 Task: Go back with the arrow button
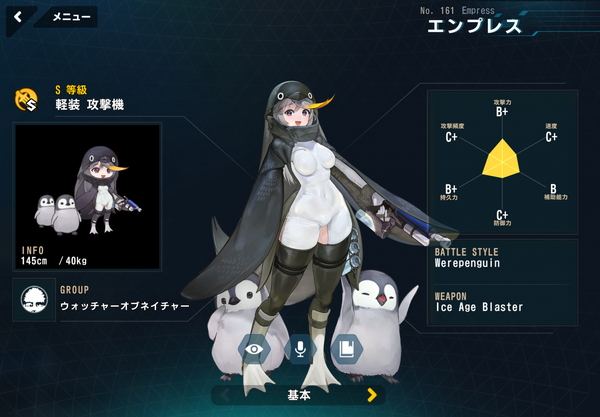(x=18, y=17)
